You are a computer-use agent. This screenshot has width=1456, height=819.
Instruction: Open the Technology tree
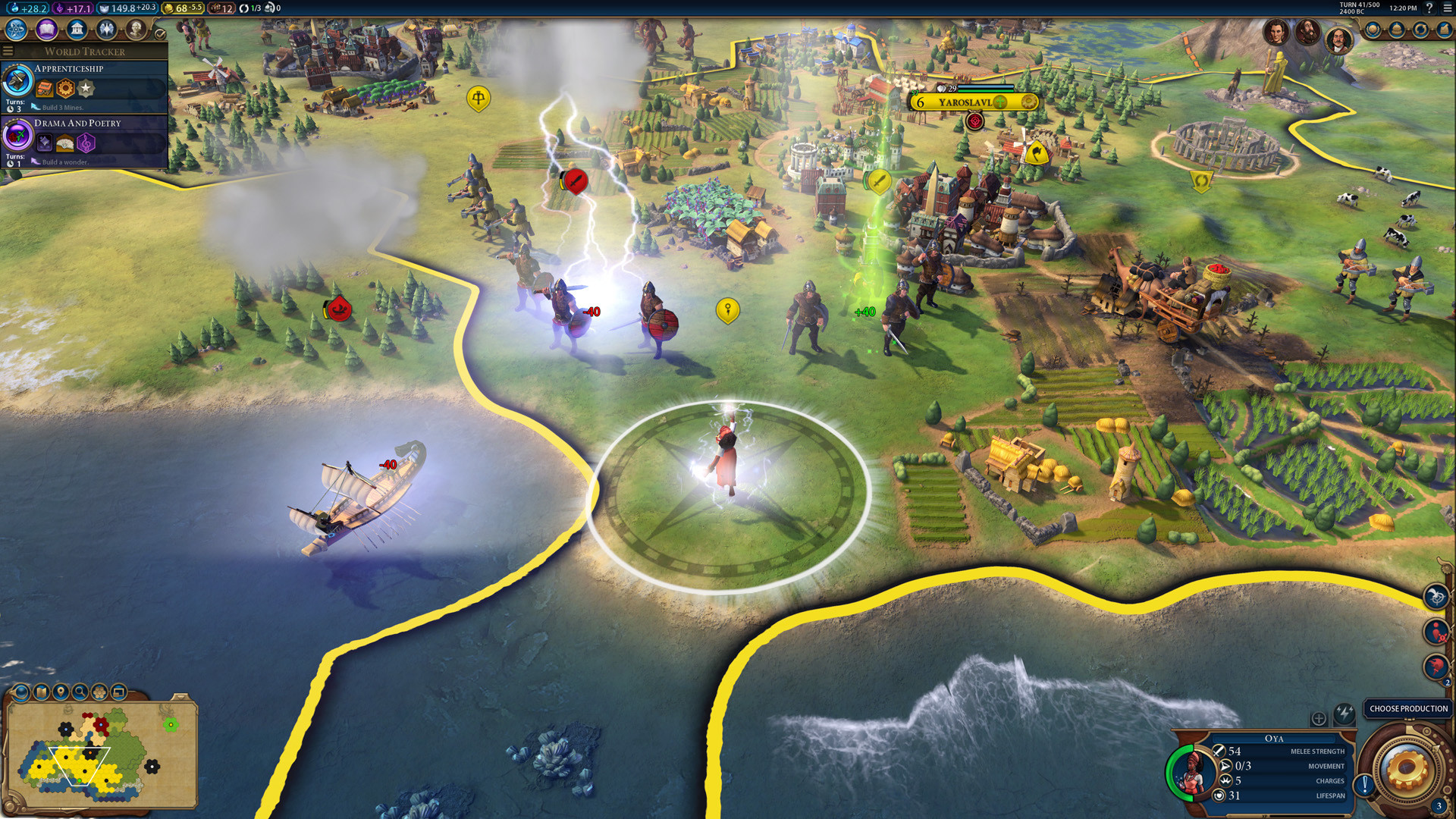click(15, 30)
